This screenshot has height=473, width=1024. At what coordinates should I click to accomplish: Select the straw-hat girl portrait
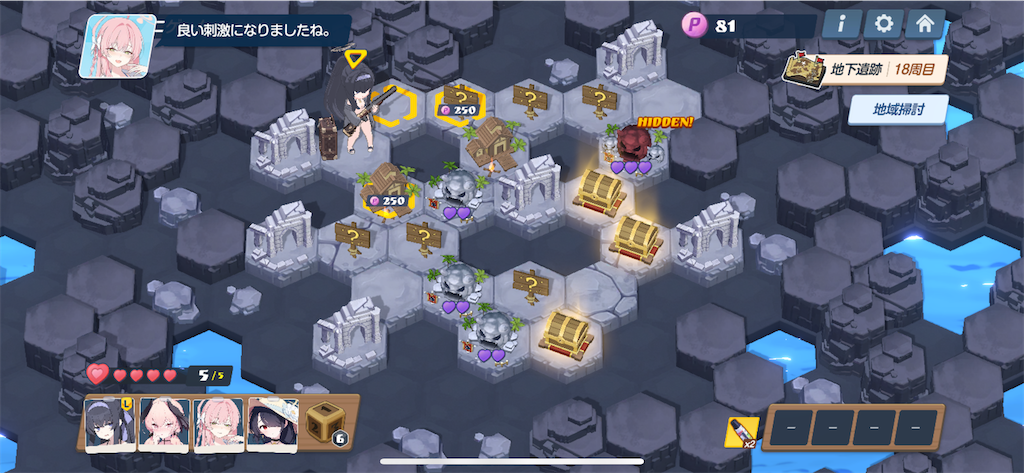pos(273,425)
